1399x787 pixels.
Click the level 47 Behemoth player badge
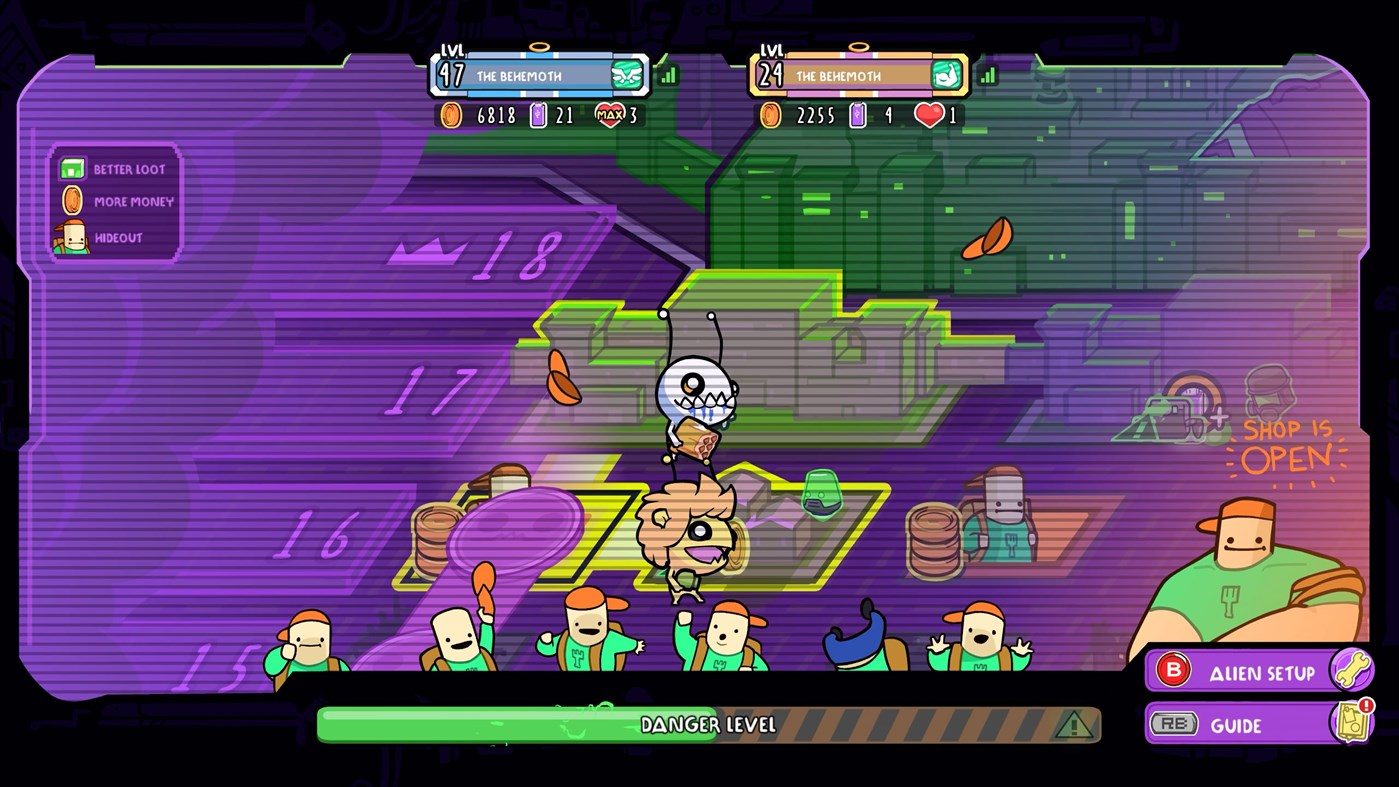[537, 74]
